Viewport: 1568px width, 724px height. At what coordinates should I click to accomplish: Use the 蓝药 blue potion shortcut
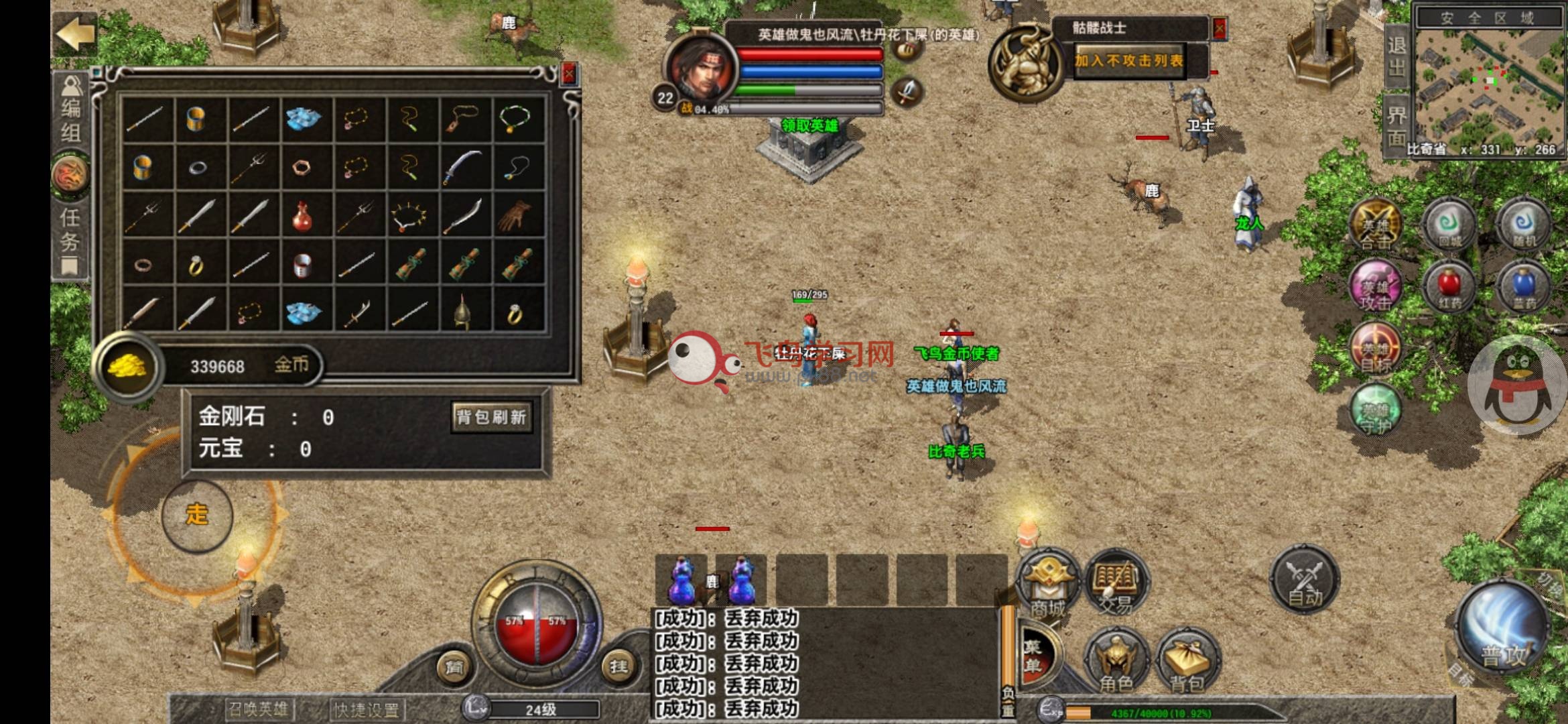click(x=1524, y=287)
